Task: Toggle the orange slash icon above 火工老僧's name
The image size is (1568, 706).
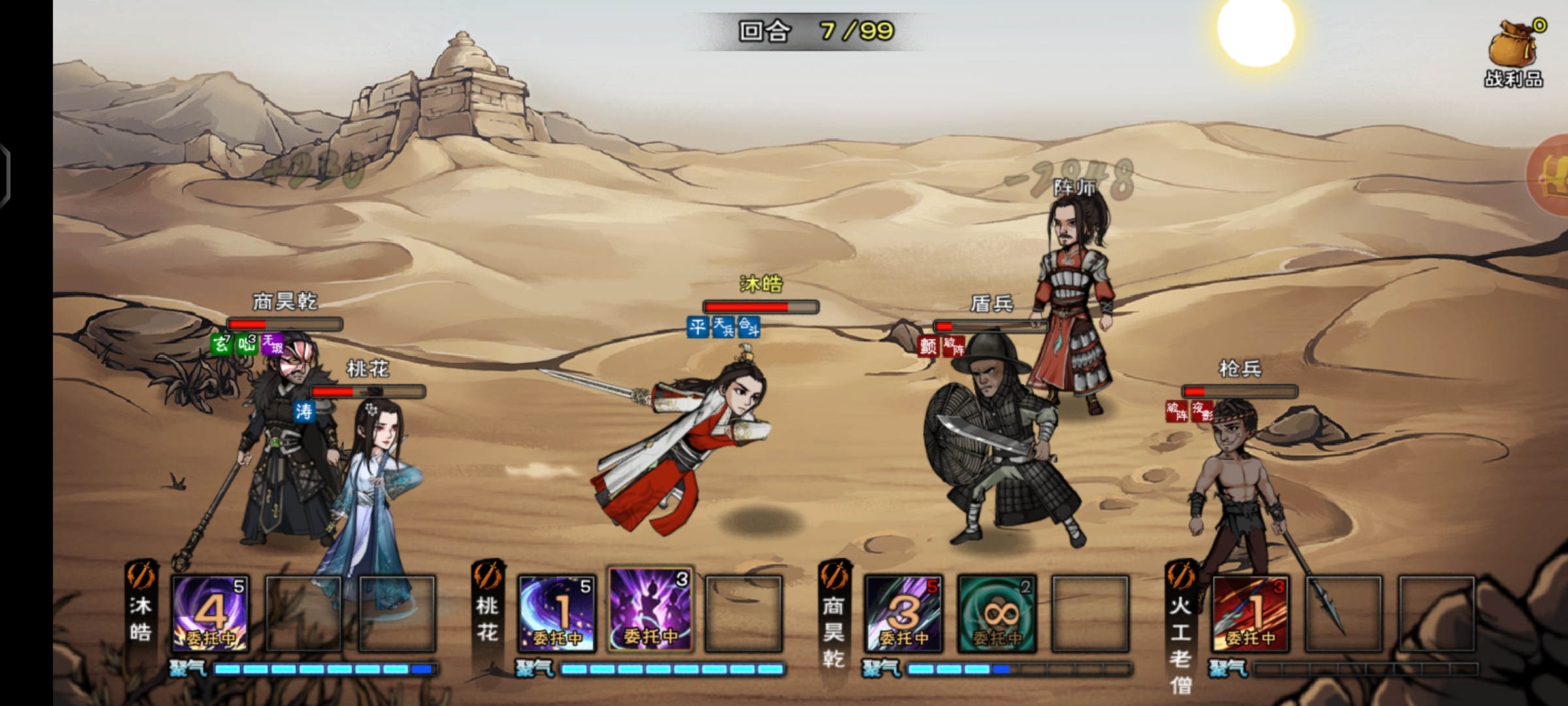Action: [x=1181, y=576]
